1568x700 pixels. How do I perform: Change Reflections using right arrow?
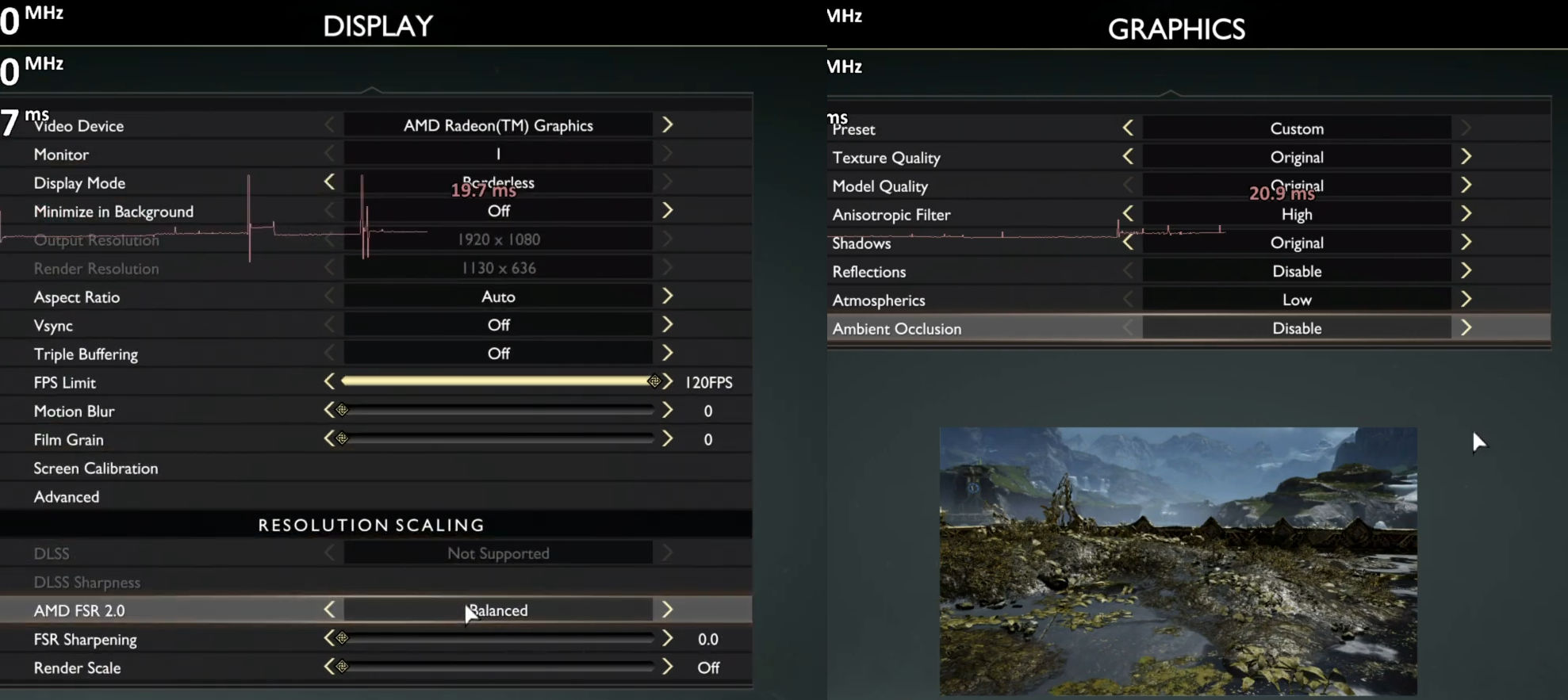click(x=1466, y=271)
